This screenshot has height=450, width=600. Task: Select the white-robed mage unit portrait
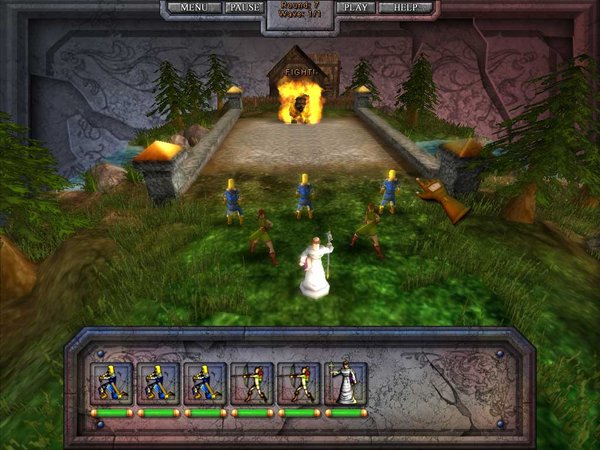[x=346, y=383]
